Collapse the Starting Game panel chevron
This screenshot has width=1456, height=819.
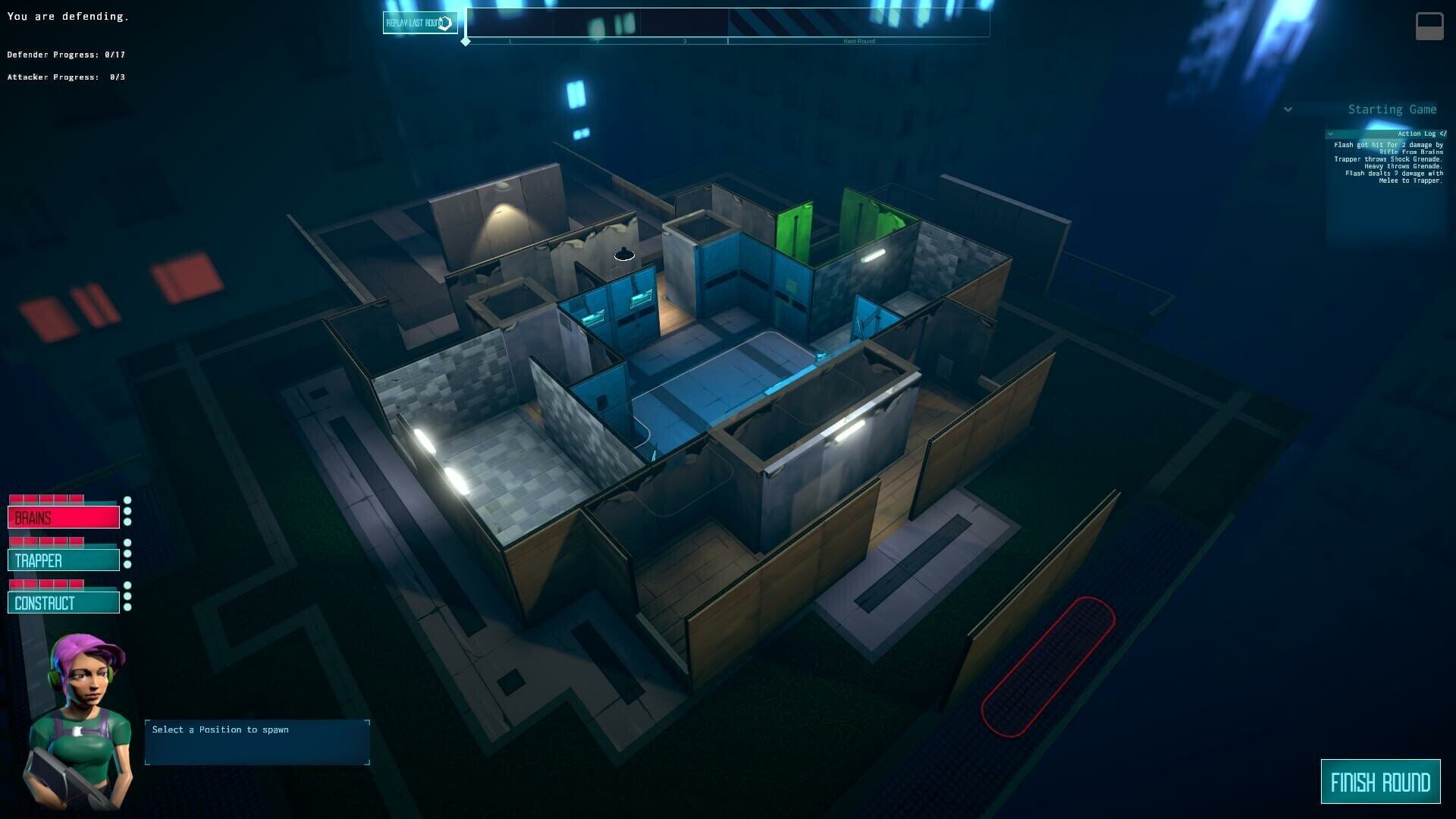[1288, 109]
